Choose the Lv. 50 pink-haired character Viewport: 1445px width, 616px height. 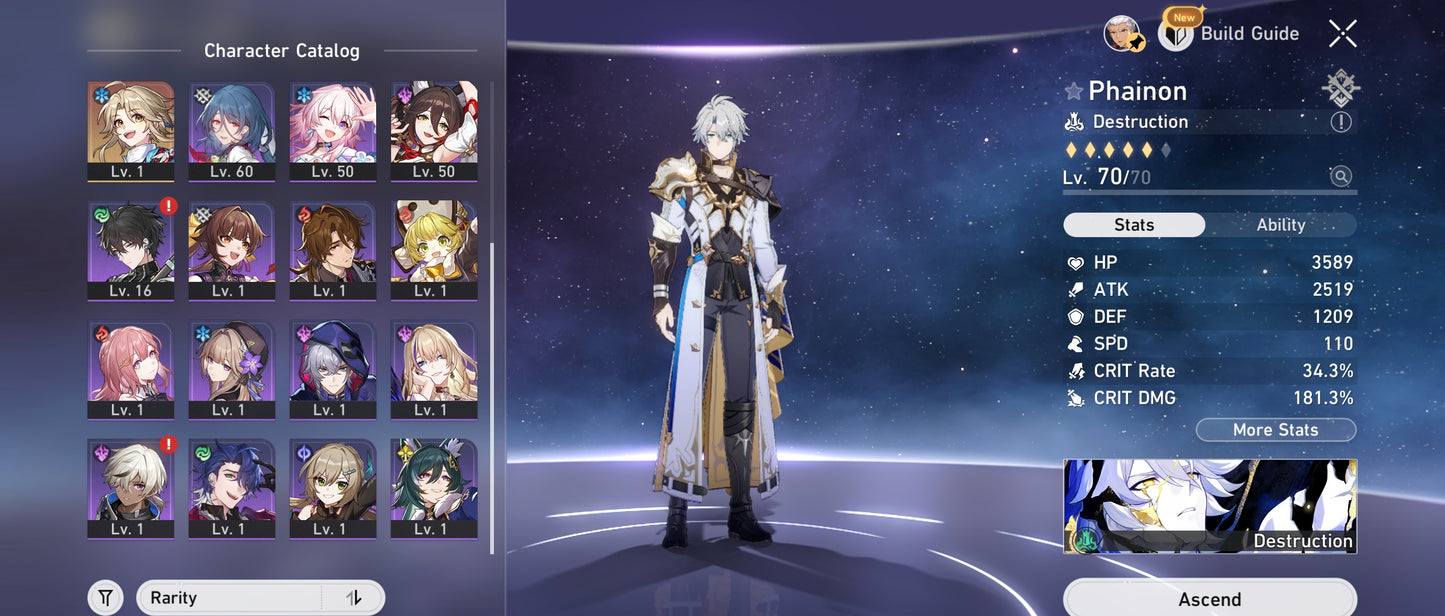click(x=333, y=131)
